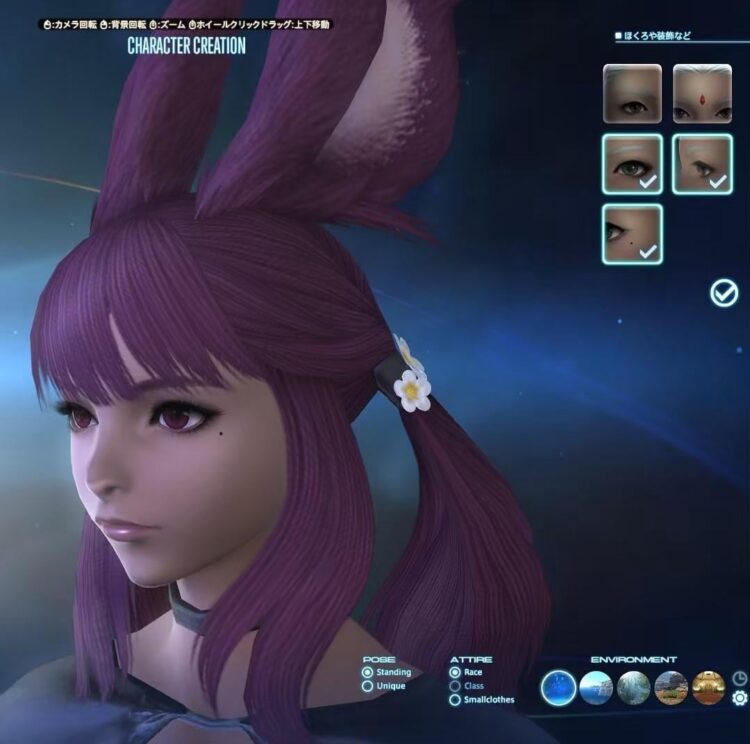Image resolution: width=750 pixels, height=744 pixels.
Task: Choose Race attire
Action: 456,673
